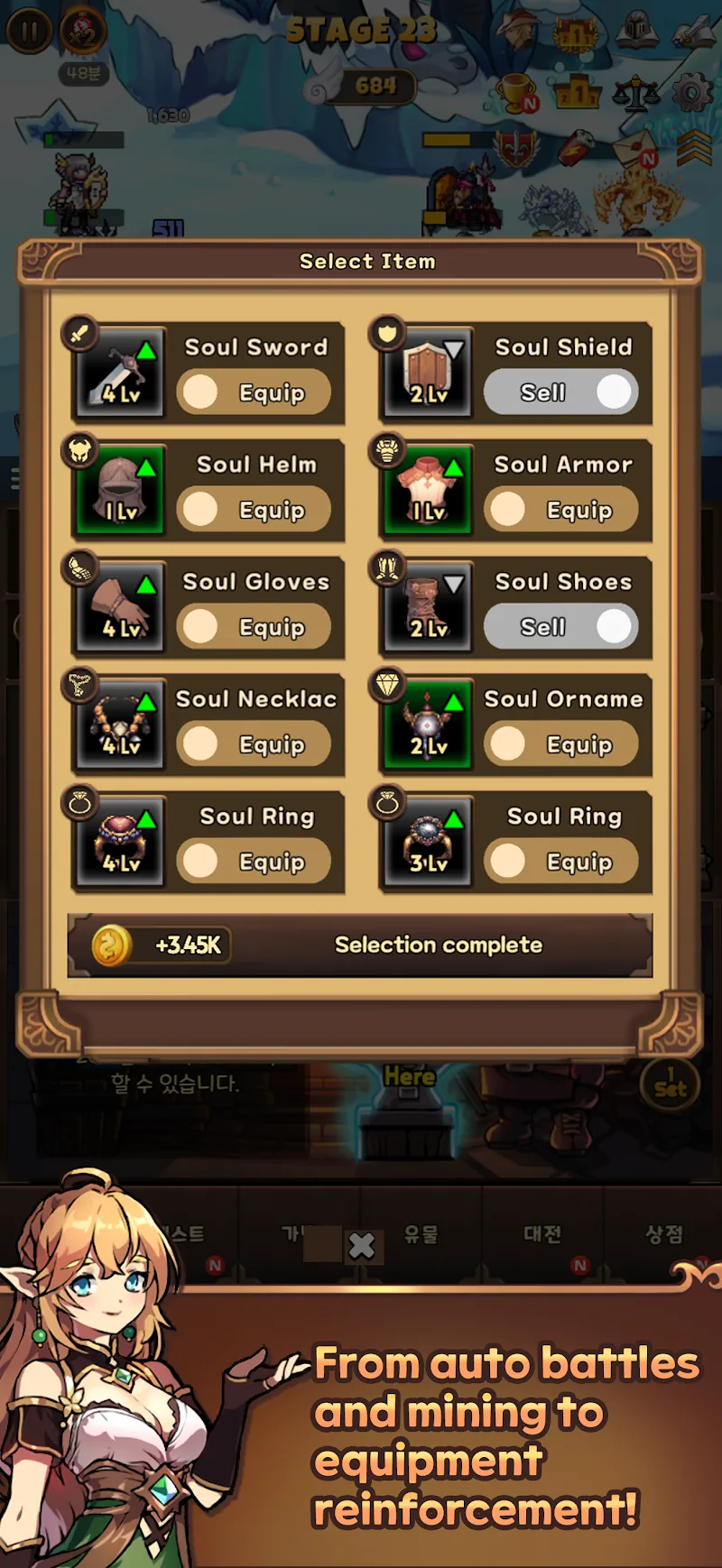Toggle the Soul Shoes Sell switch

click(x=561, y=627)
